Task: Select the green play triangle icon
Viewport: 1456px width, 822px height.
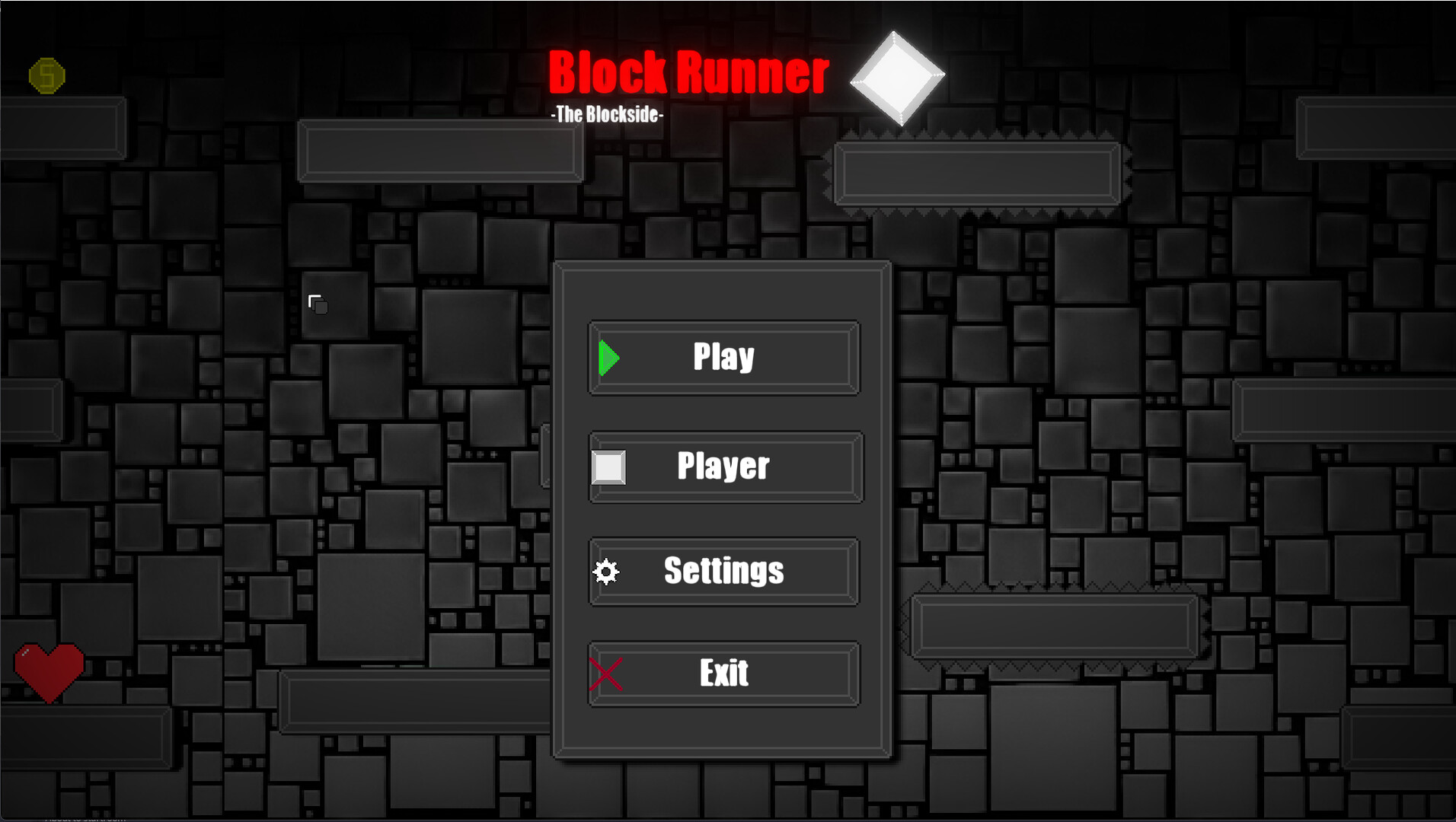Action: point(608,356)
